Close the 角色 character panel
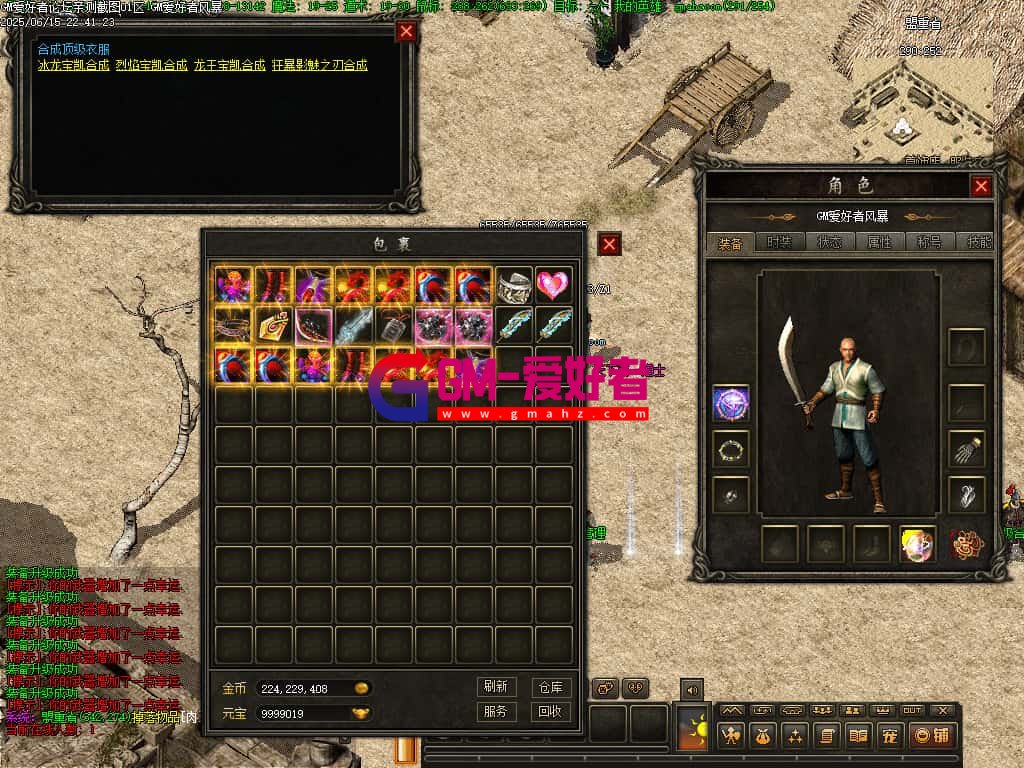 [x=982, y=186]
